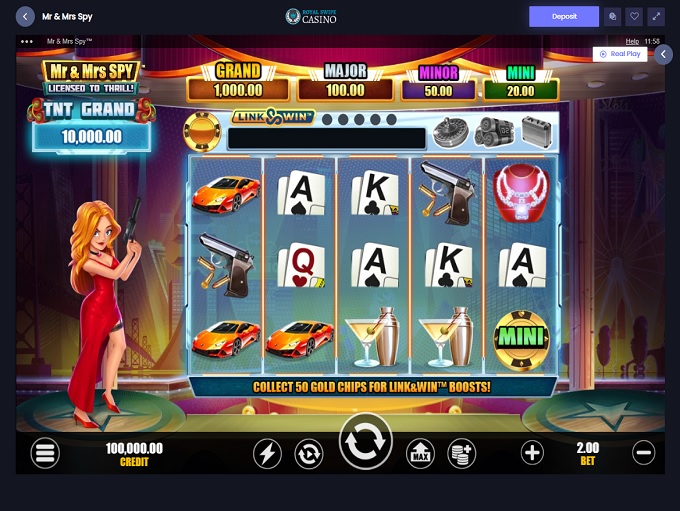Click the Deposit button
Image resolution: width=680 pixels, height=511 pixels.
(x=564, y=16)
